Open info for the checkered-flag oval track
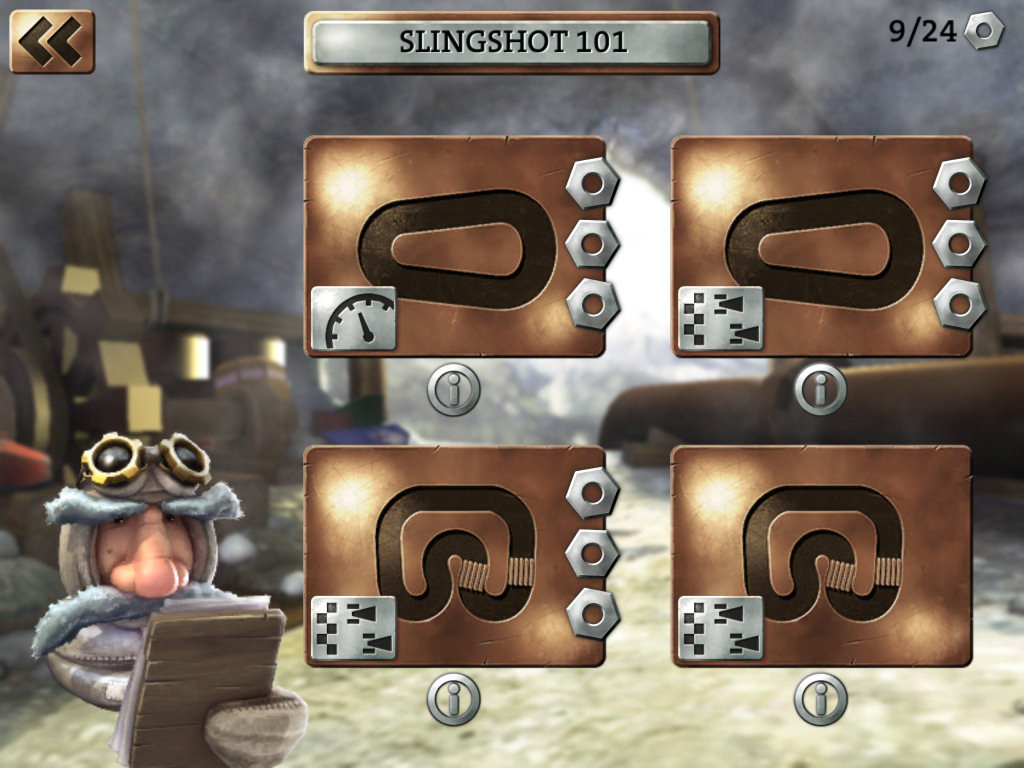 coord(820,389)
